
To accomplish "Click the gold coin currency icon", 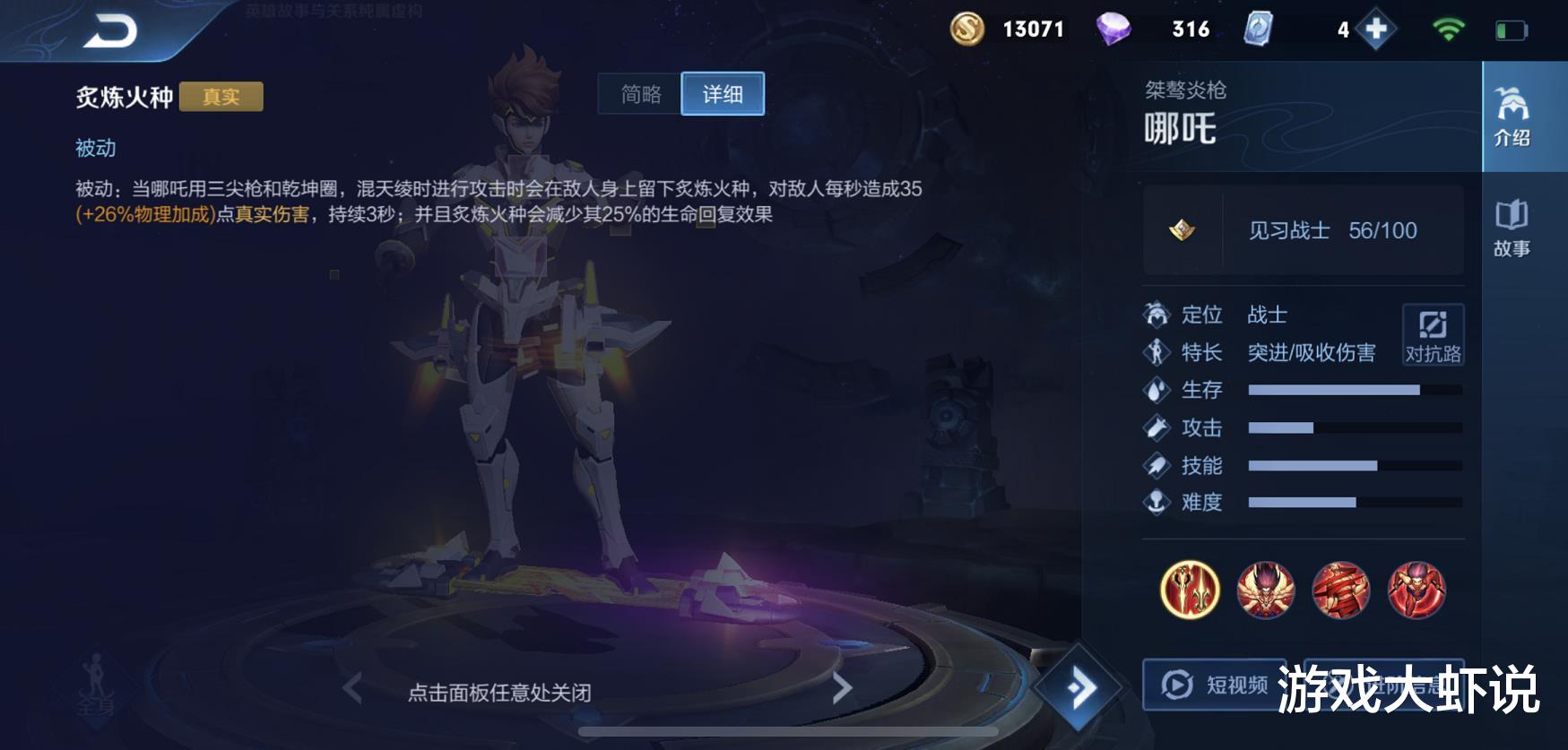I will pos(967,29).
